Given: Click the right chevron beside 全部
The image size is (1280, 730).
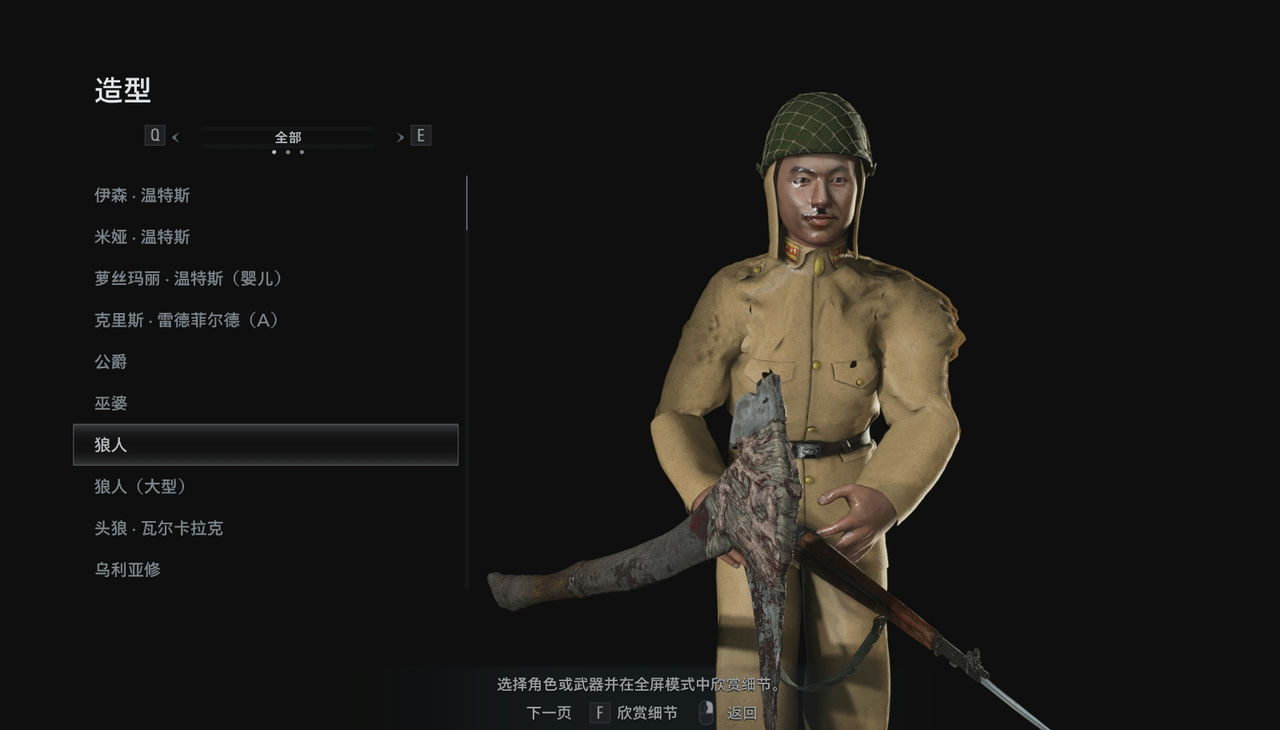Looking at the screenshot, I should click(x=399, y=135).
